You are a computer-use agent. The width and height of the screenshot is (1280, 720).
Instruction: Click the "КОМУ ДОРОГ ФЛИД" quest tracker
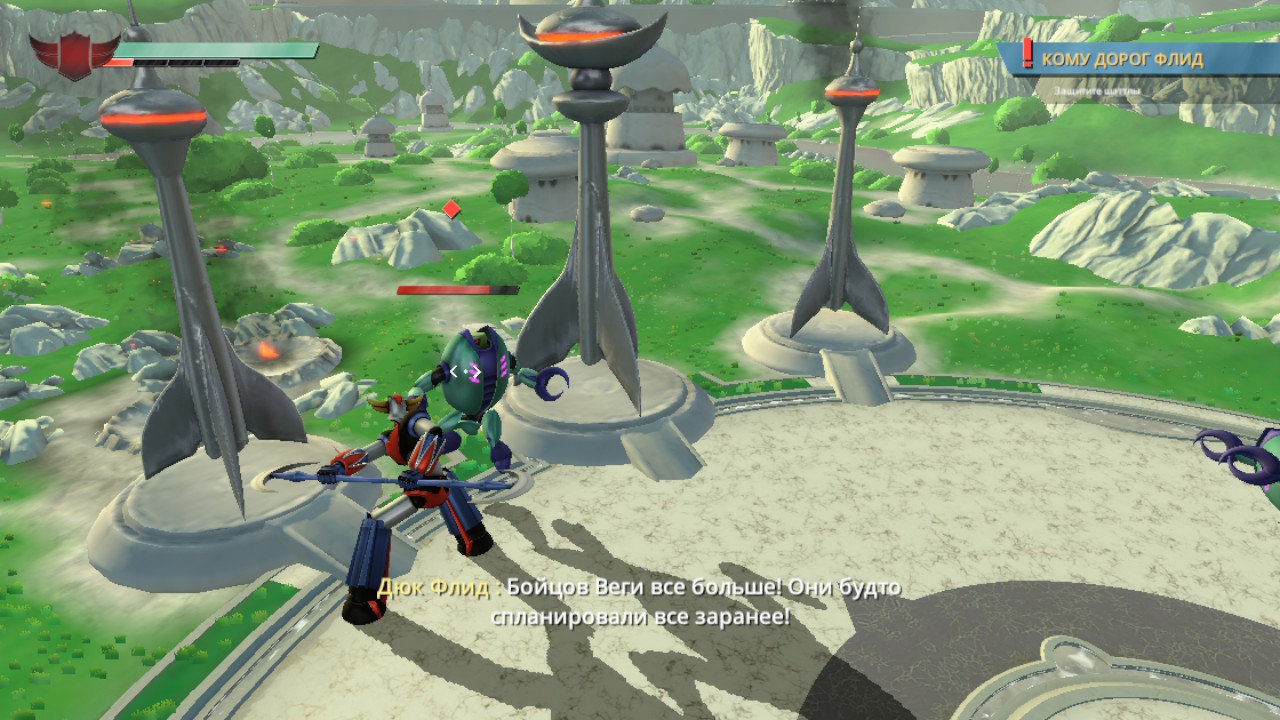(1122, 59)
